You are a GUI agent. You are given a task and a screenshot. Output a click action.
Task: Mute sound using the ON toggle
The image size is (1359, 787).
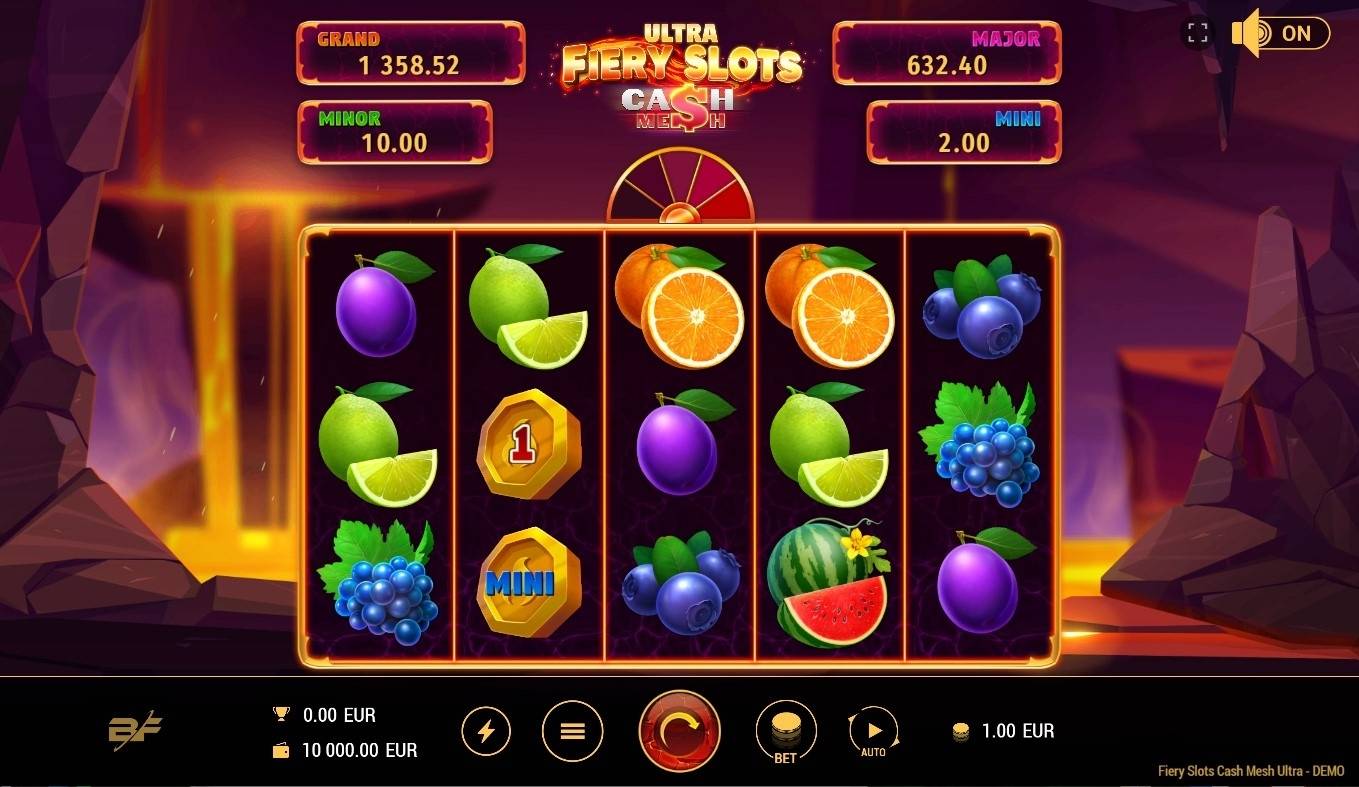tap(1295, 33)
